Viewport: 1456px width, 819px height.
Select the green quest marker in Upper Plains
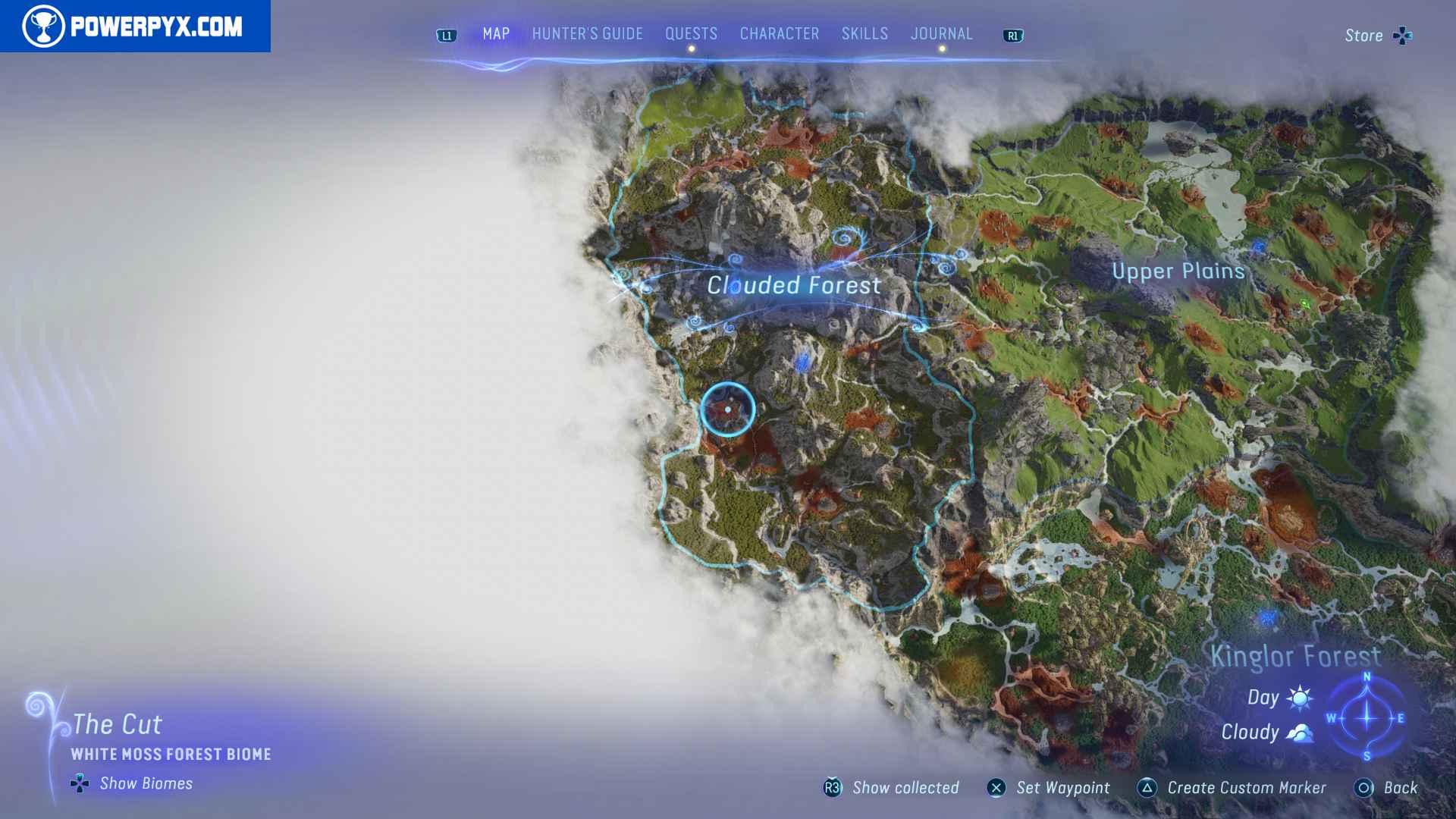coord(1305,303)
